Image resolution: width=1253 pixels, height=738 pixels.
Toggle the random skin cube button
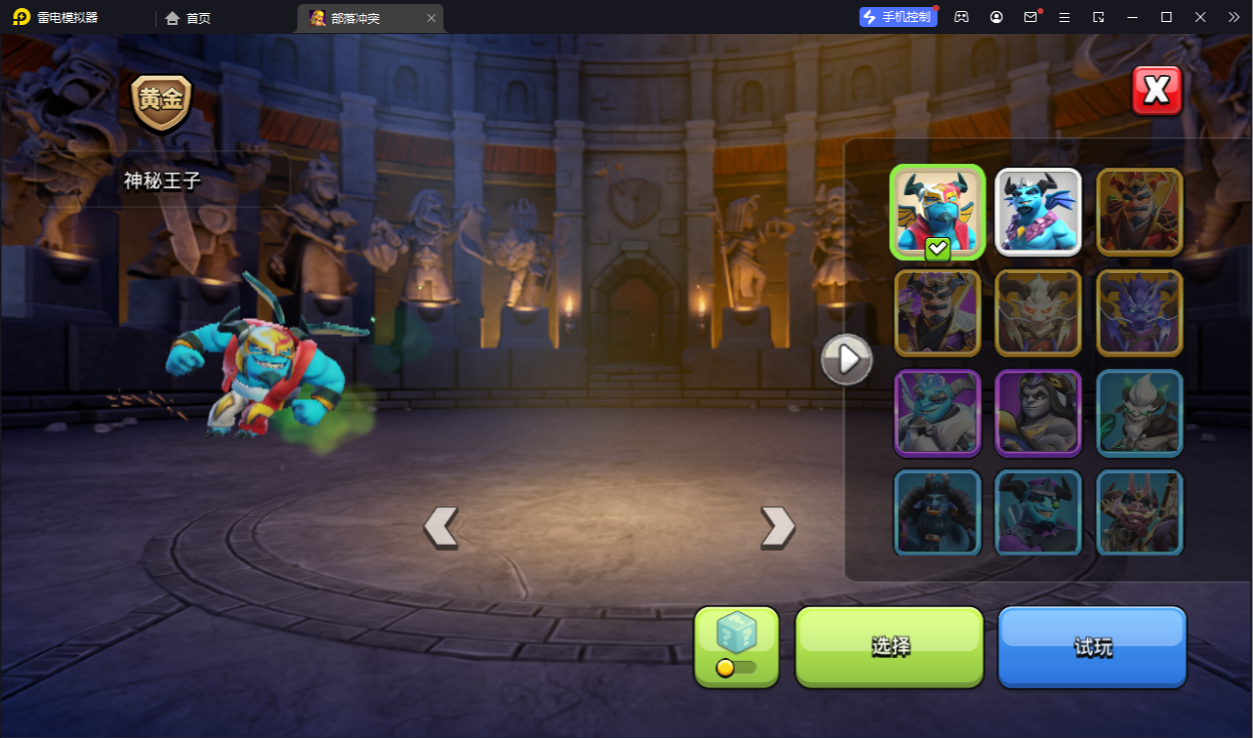(x=736, y=646)
